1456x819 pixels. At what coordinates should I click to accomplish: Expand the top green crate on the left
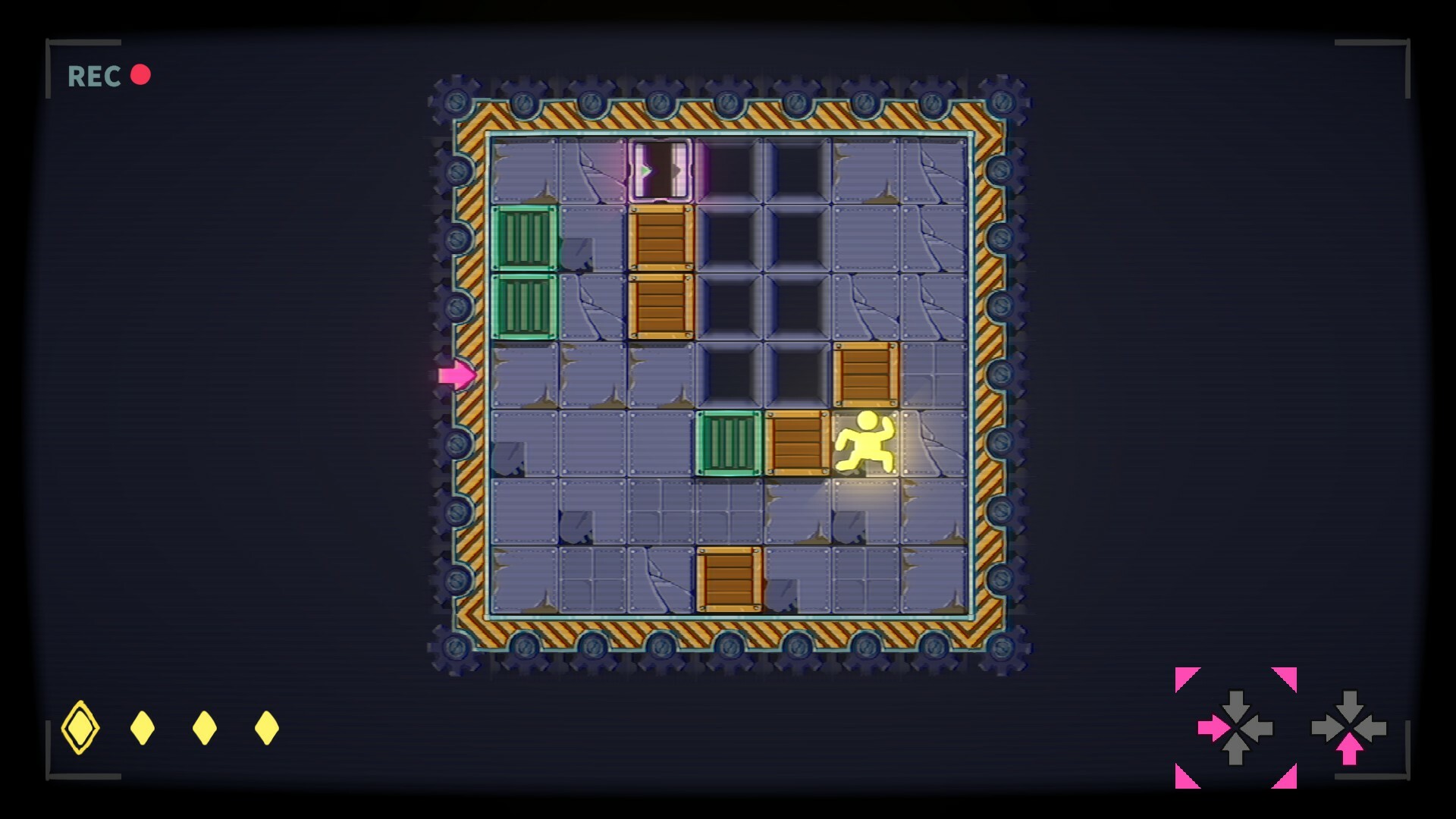click(x=523, y=238)
